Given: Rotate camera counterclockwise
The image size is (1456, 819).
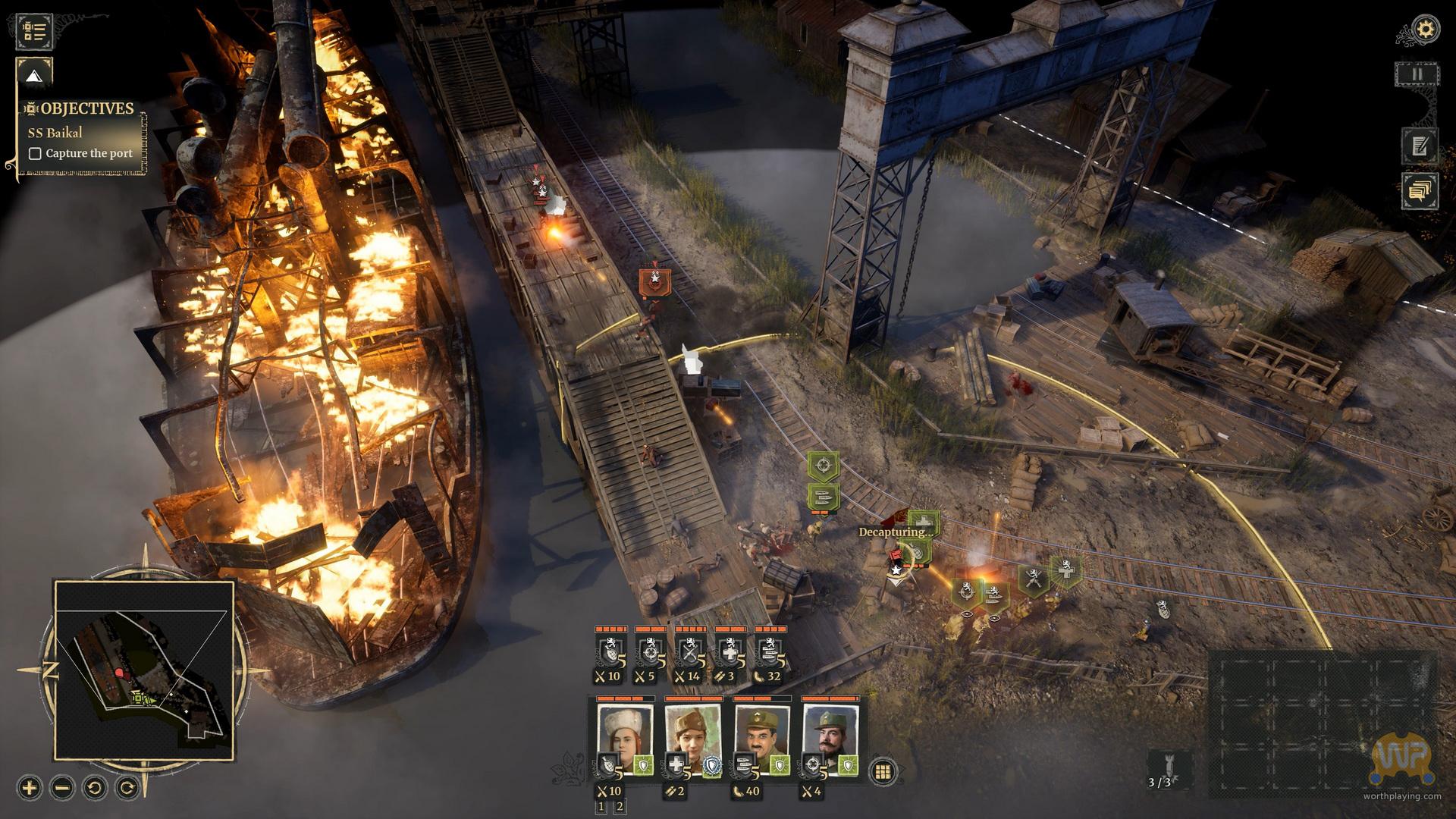Looking at the screenshot, I should [95, 787].
